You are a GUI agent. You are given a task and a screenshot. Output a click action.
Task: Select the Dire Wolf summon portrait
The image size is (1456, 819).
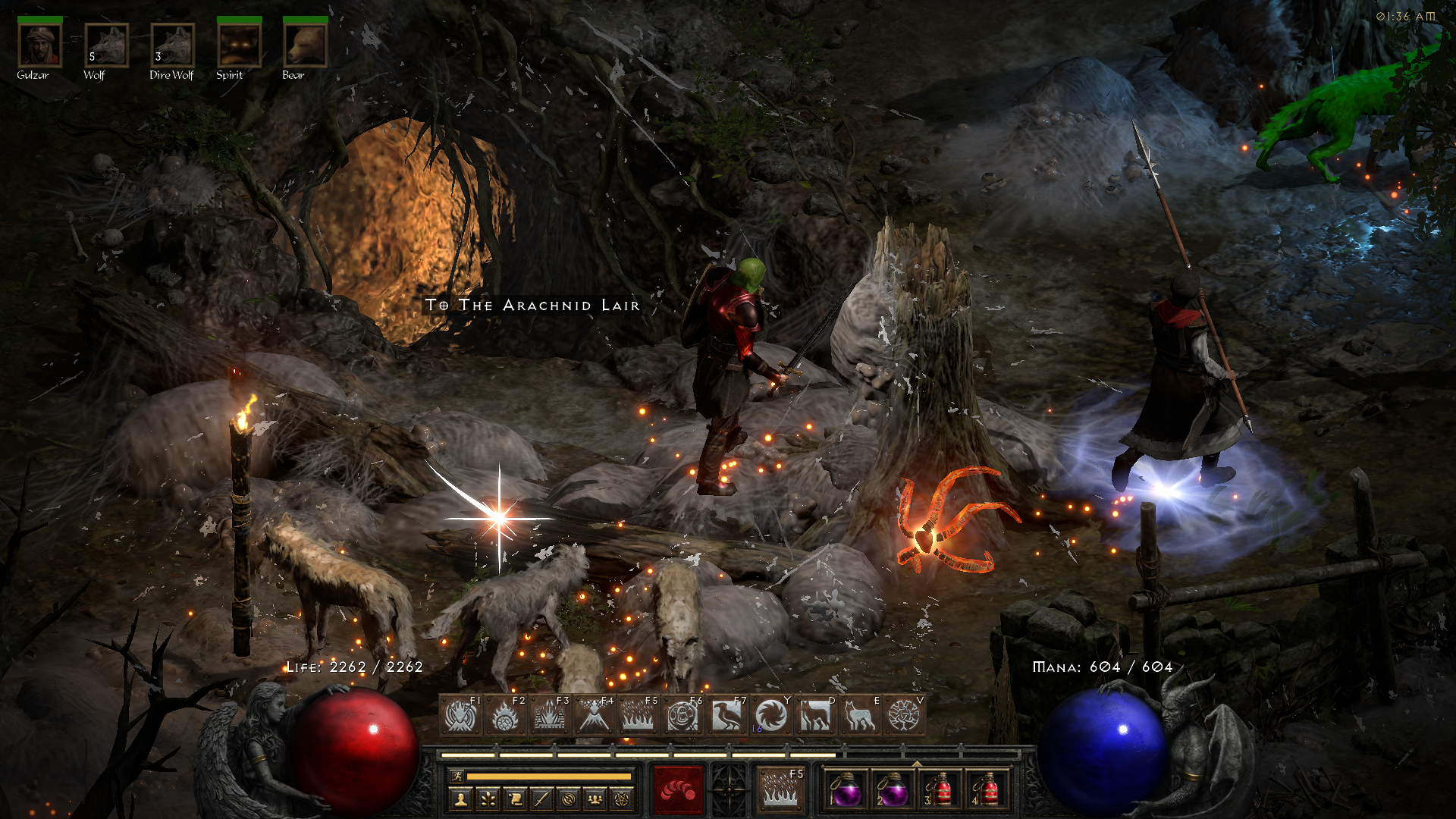[x=172, y=45]
